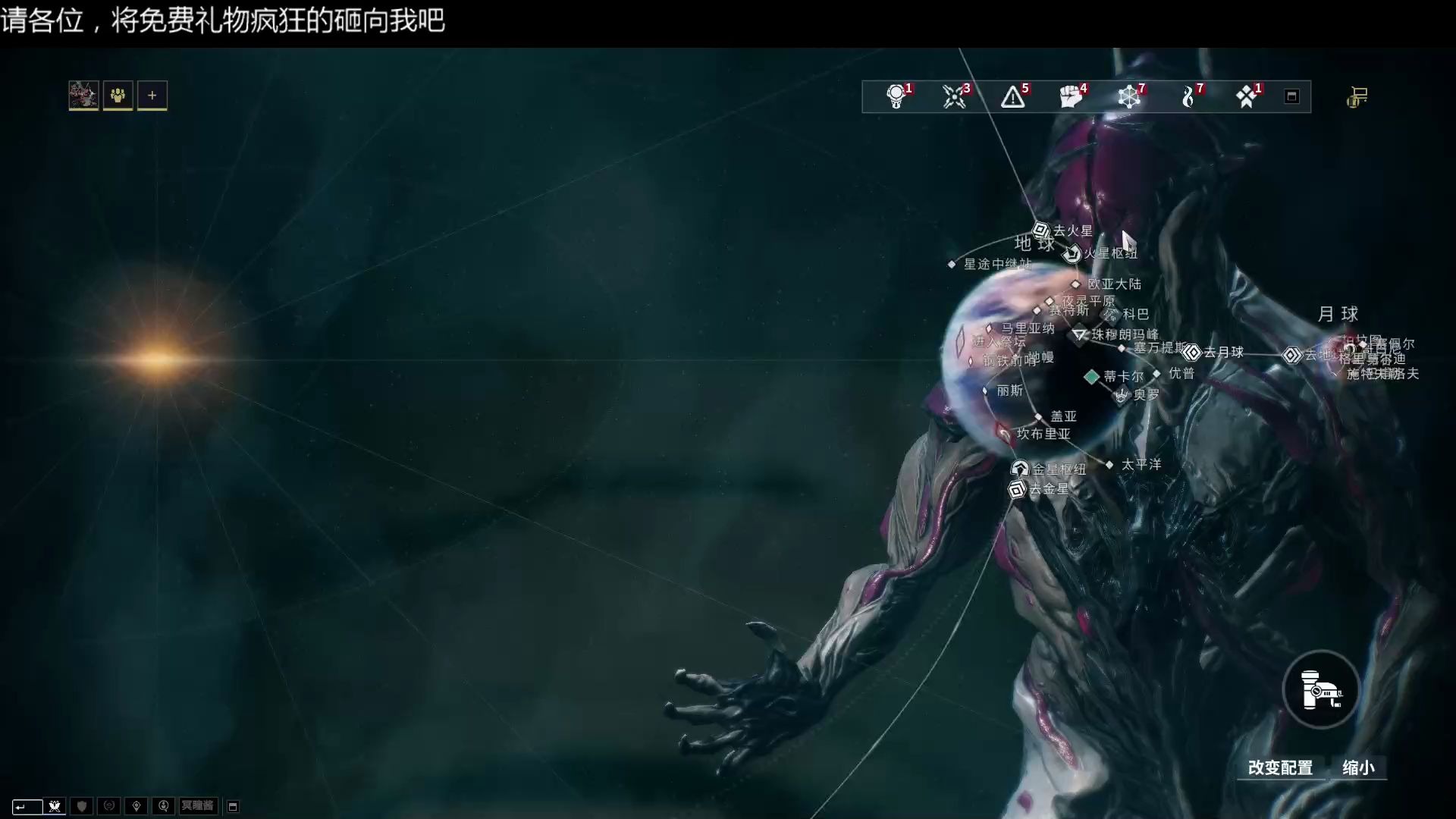Collapse the notification bar via its small square toggle
1456x819 pixels.
pos(1291,97)
